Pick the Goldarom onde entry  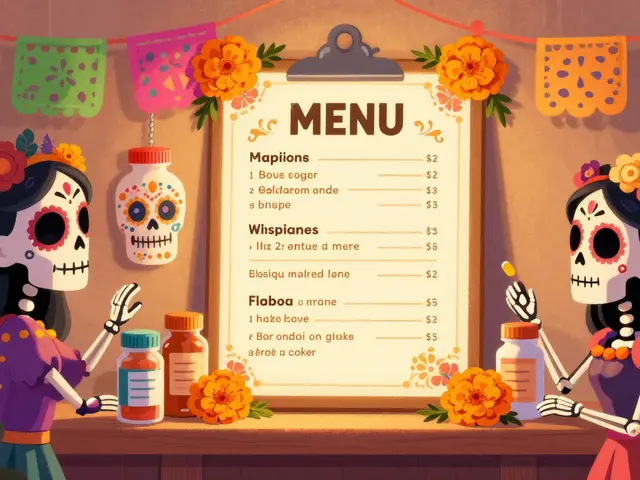coord(298,190)
